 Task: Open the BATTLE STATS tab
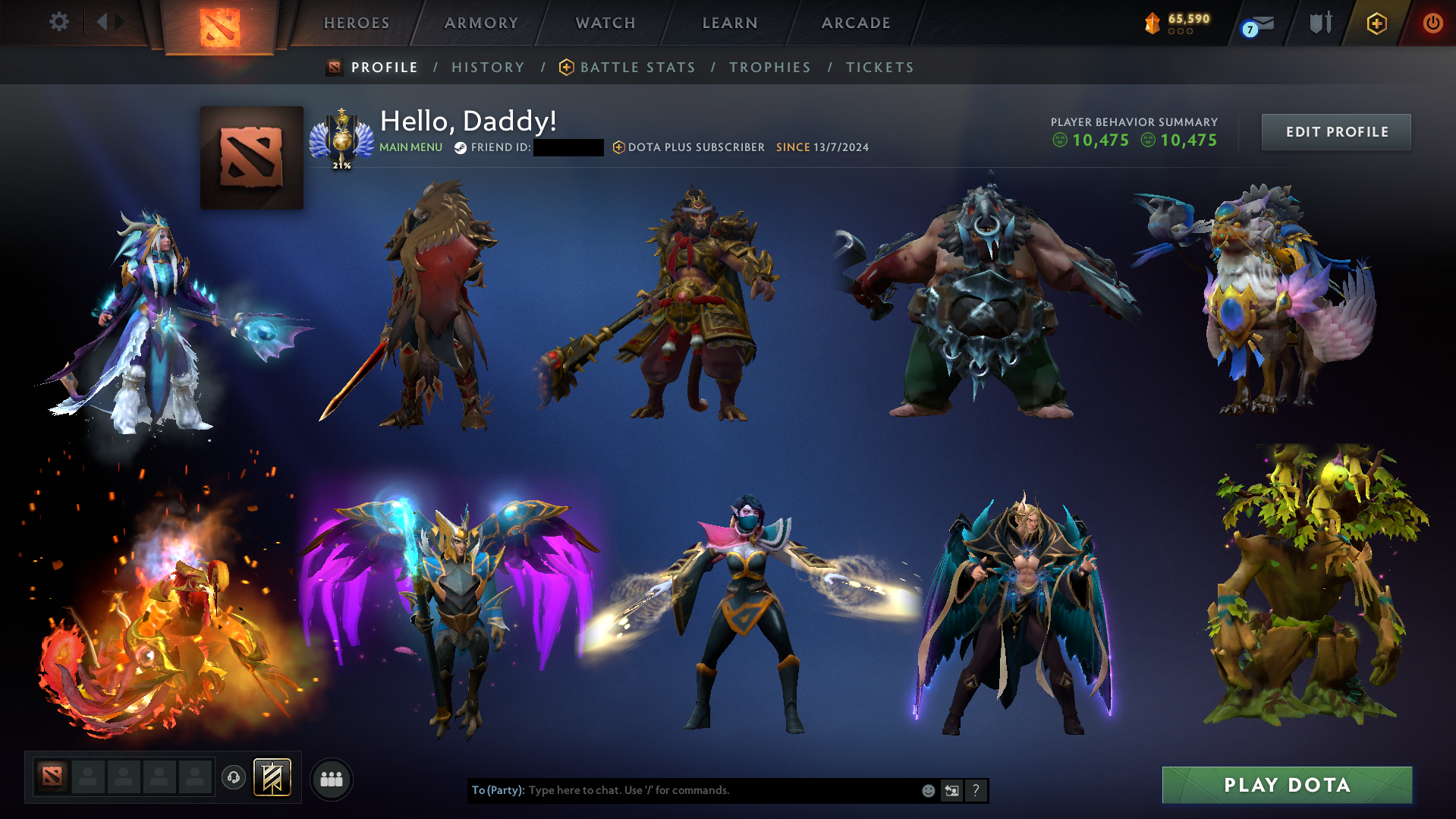click(637, 67)
